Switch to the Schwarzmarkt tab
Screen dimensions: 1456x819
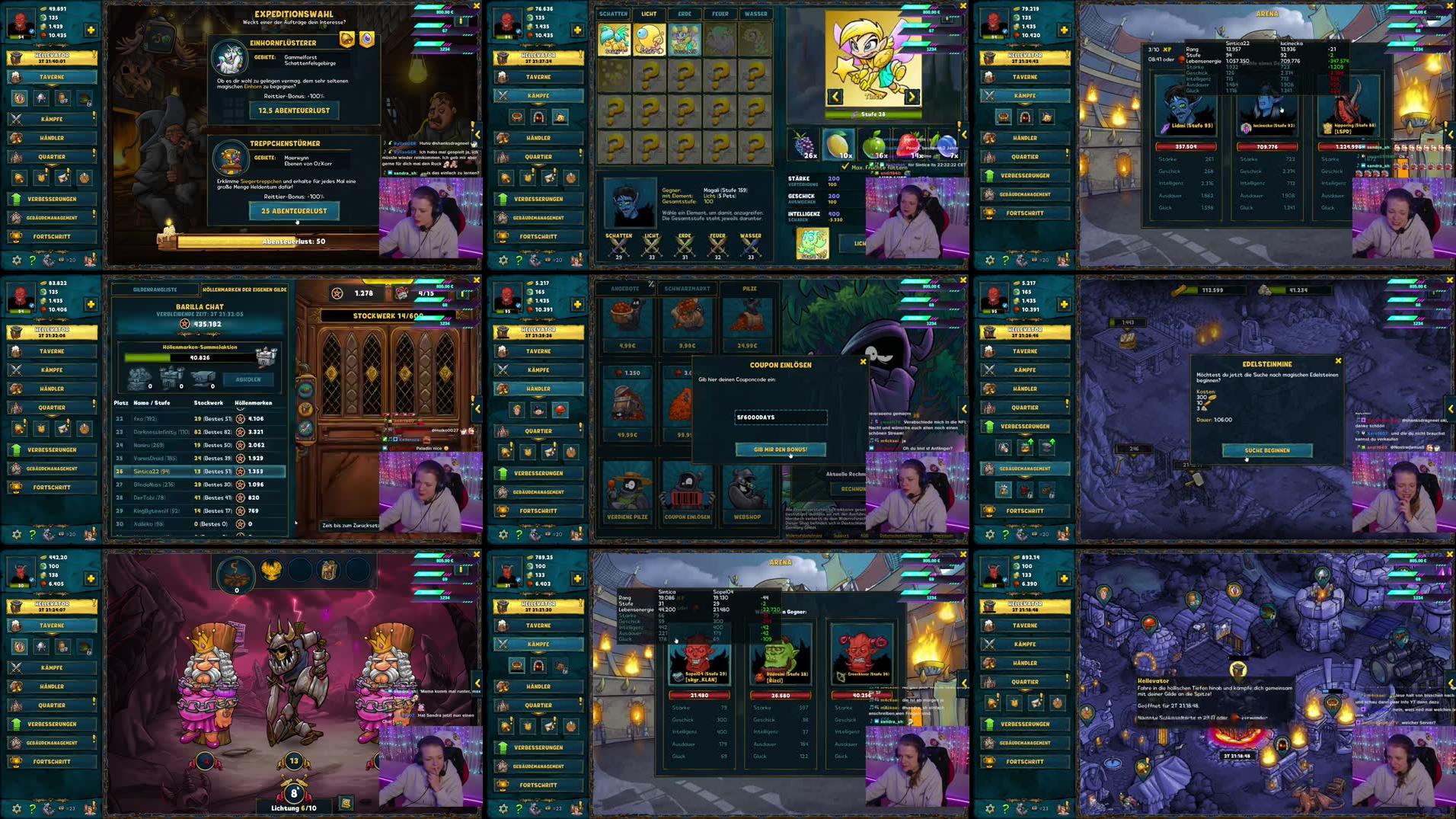(x=687, y=288)
